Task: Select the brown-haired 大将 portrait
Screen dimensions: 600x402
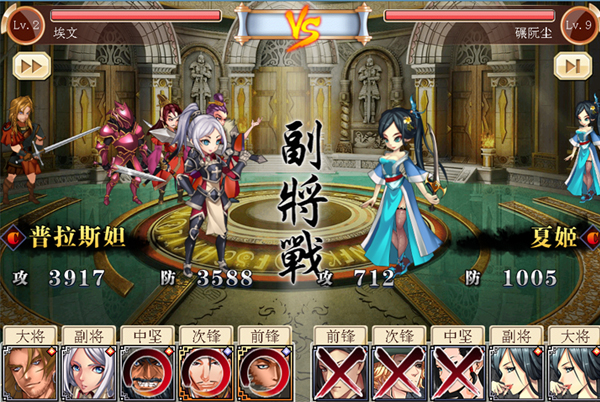Action: tap(29, 373)
